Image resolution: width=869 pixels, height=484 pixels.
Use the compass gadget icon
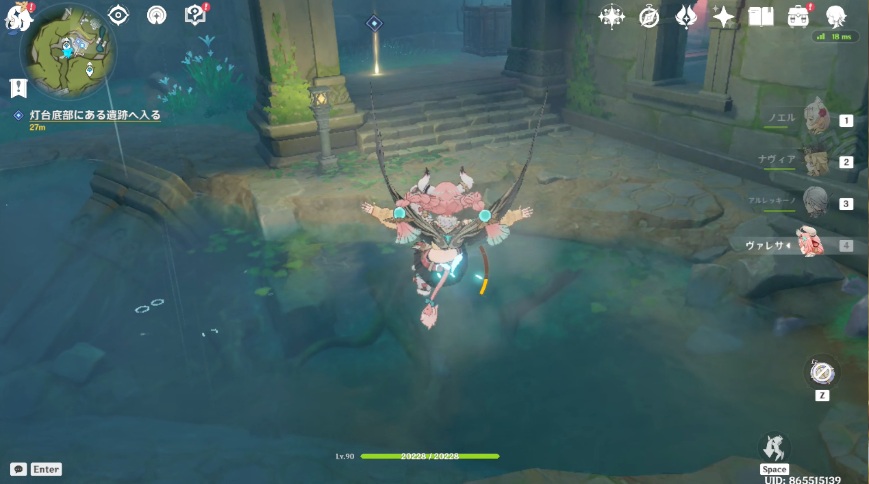point(822,373)
